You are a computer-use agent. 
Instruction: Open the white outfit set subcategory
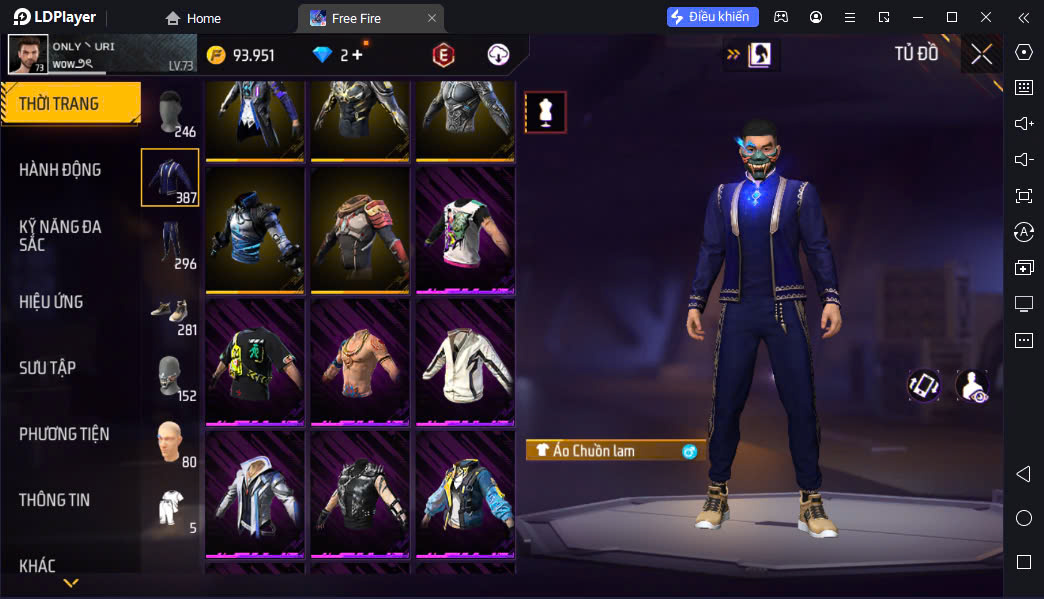(170, 509)
